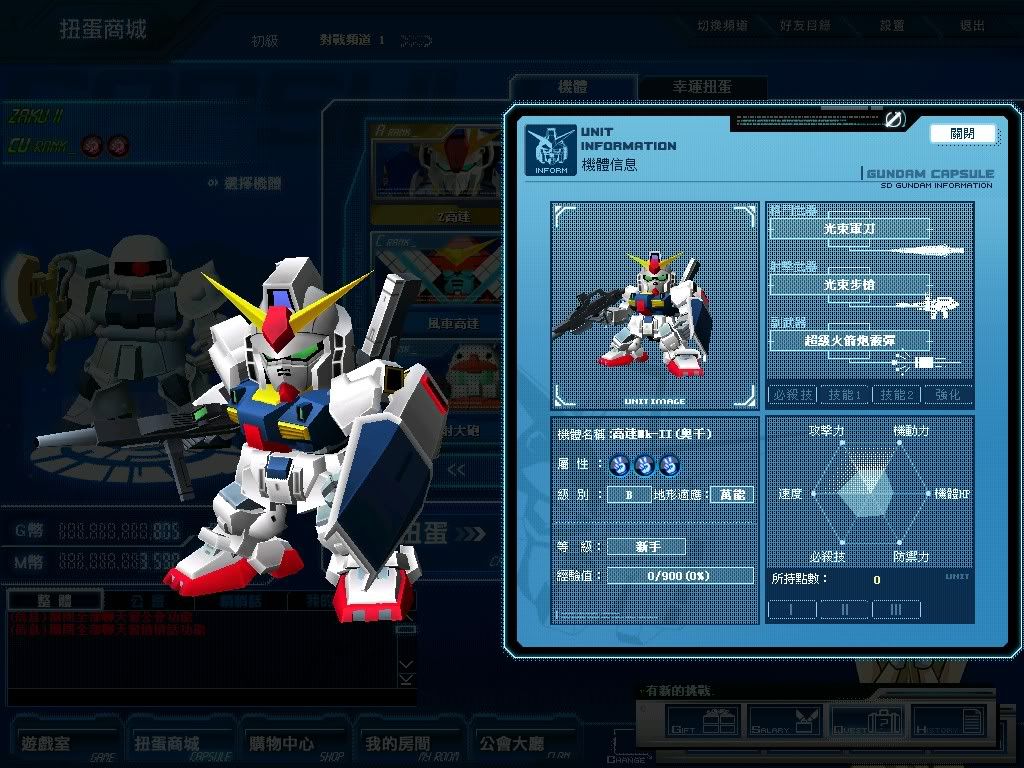
Task: Open the Gift box
Action: tap(706, 720)
